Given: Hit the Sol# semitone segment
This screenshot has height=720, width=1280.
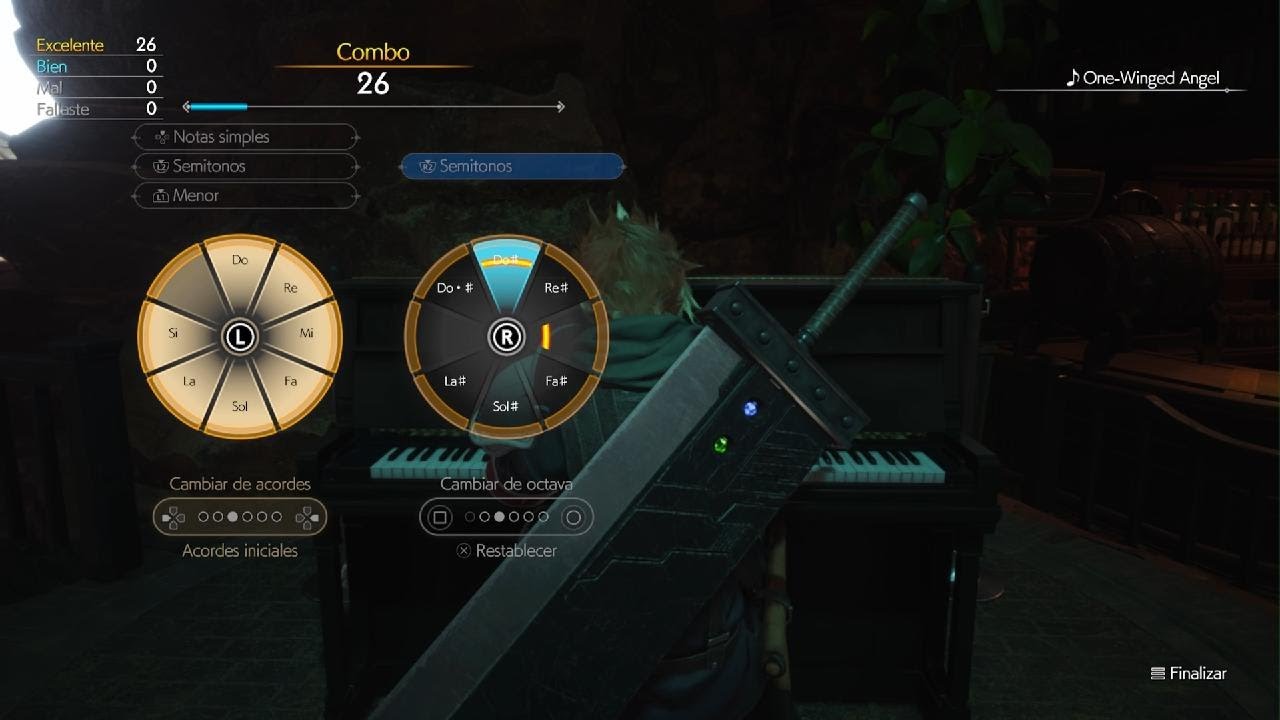Looking at the screenshot, I should click(x=506, y=406).
